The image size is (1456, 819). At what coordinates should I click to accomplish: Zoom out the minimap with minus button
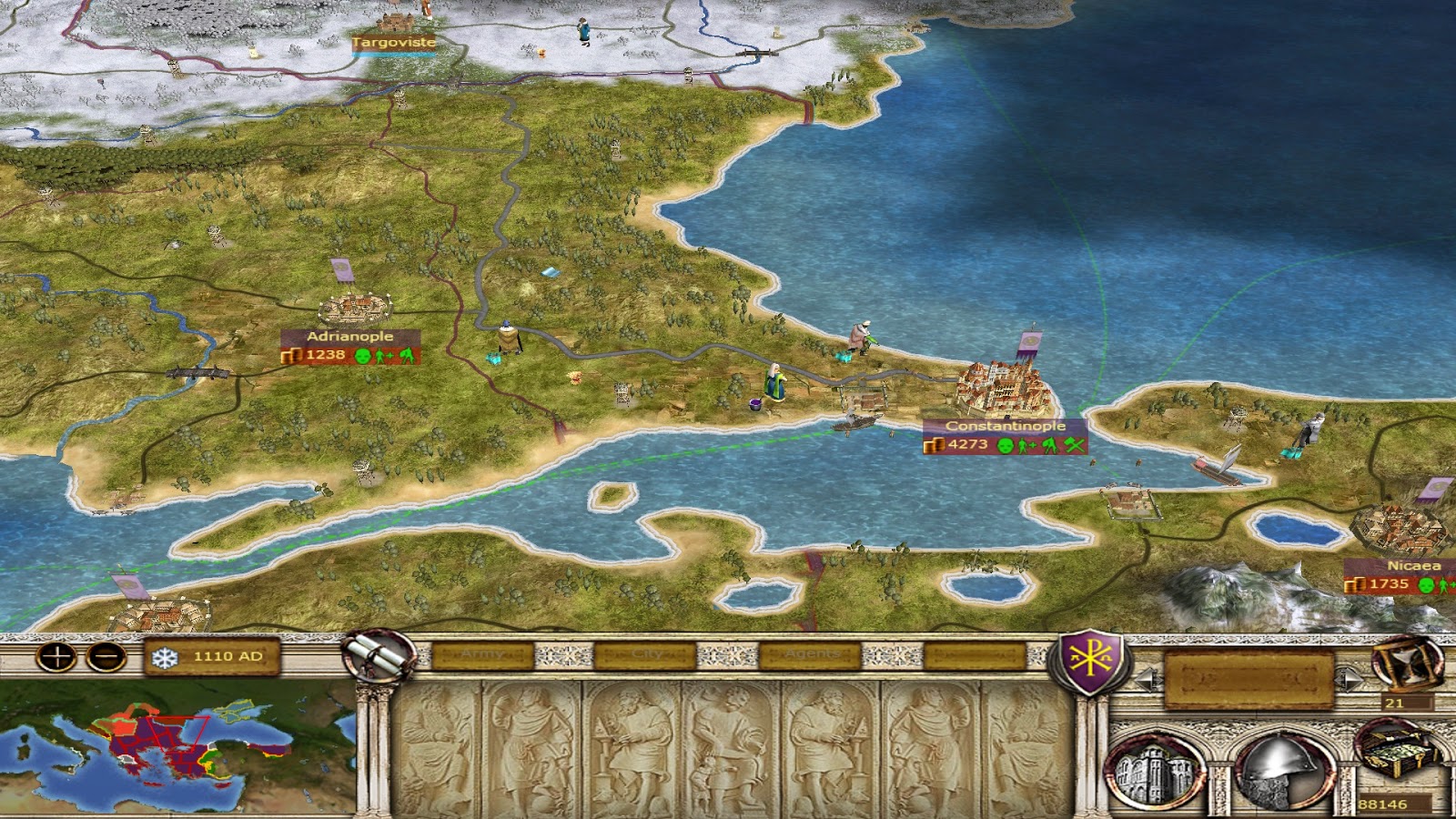106,656
